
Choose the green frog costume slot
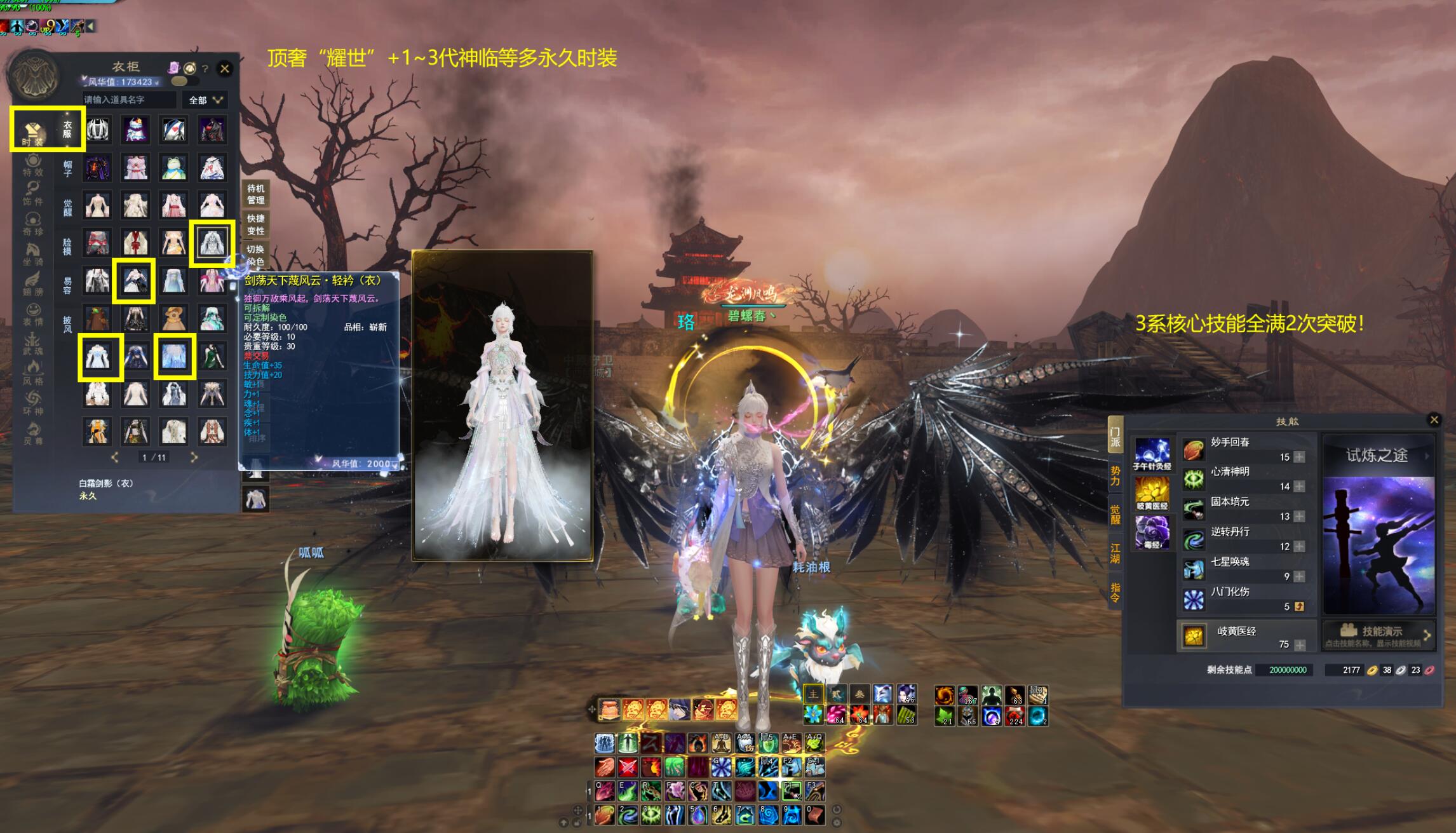coord(173,168)
